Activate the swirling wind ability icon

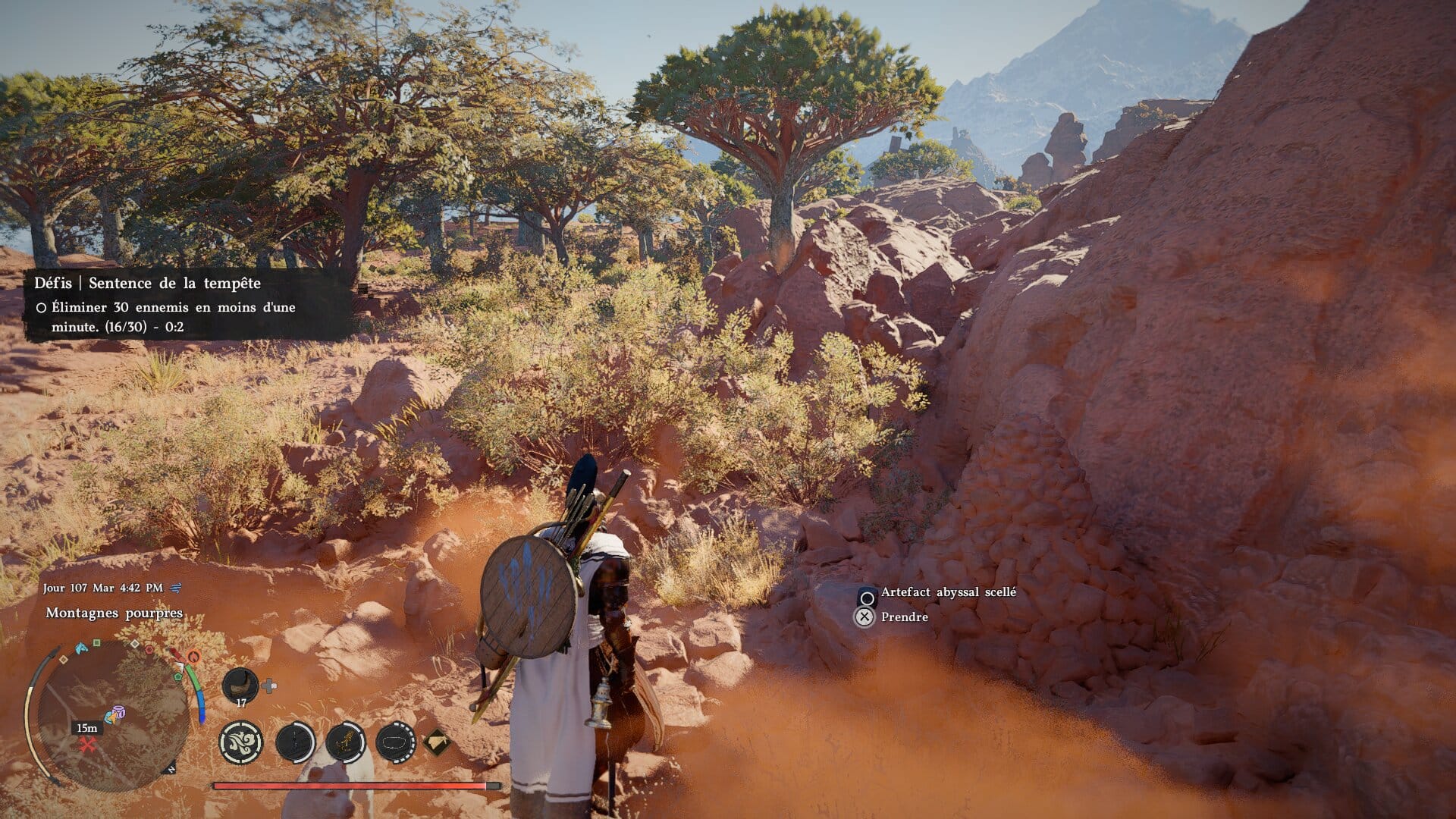pyautogui.click(x=241, y=742)
